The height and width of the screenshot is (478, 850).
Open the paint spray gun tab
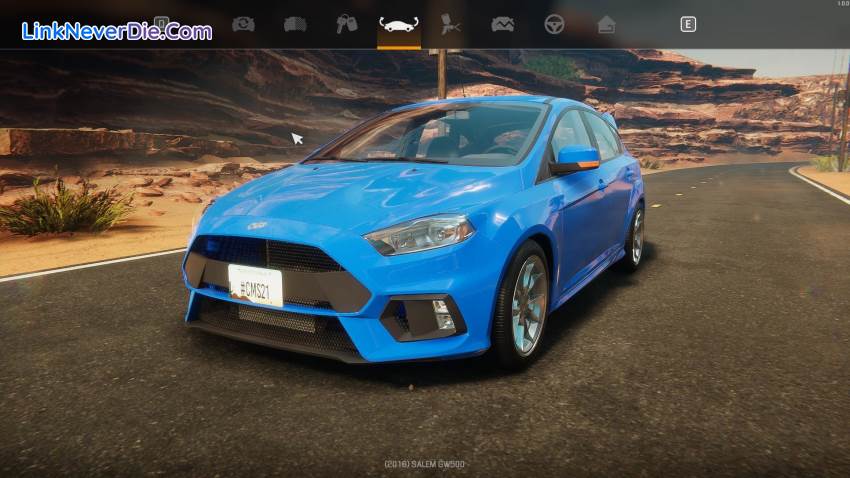(x=451, y=24)
